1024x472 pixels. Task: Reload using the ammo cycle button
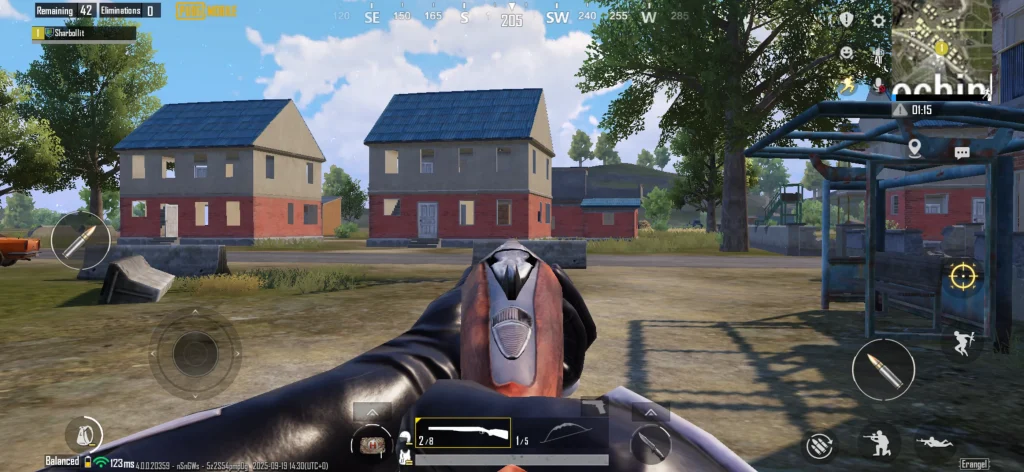(819, 446)
